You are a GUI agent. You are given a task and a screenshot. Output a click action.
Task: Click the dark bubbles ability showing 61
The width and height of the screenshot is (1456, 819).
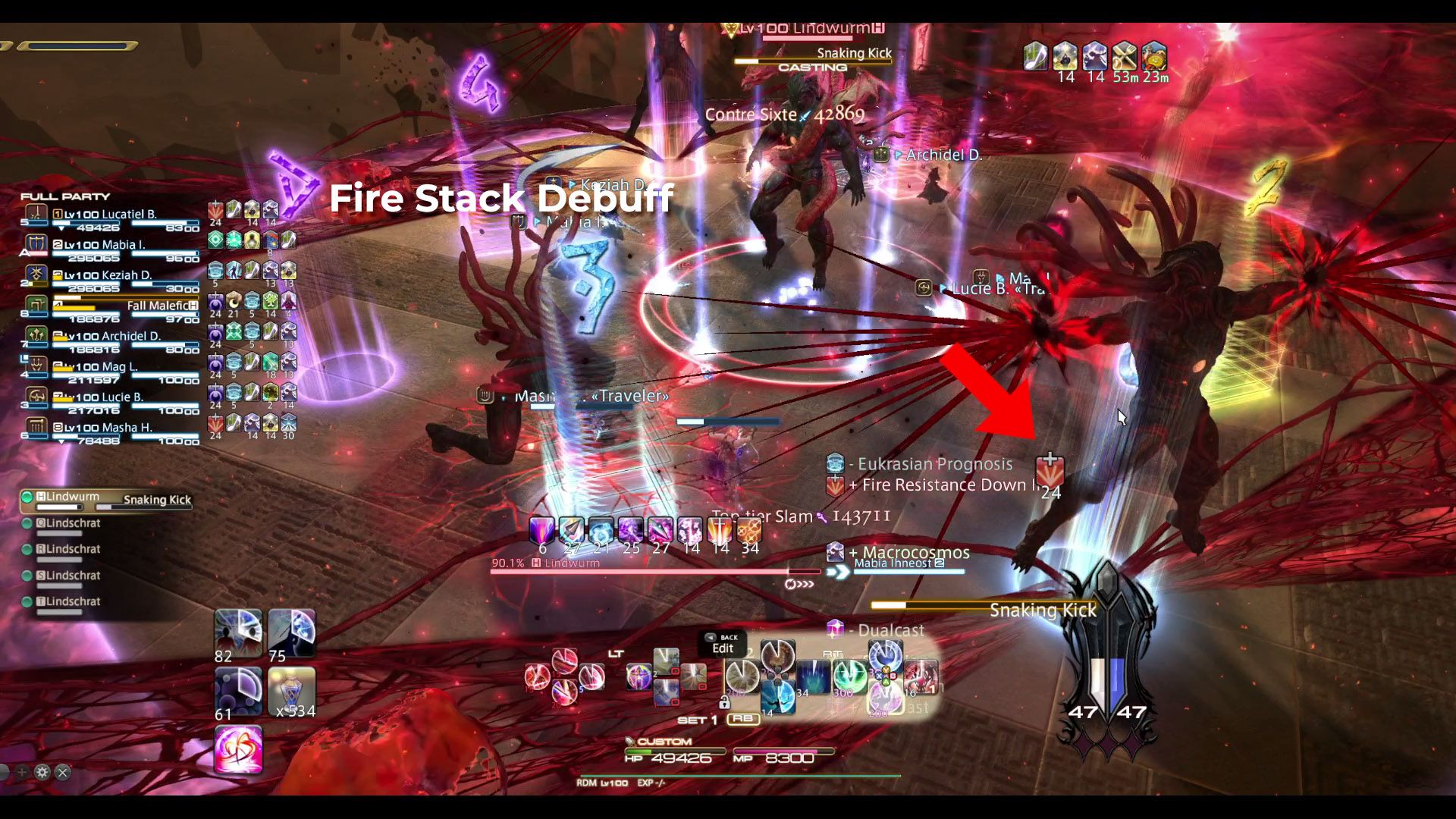click(x=239, y=691)
